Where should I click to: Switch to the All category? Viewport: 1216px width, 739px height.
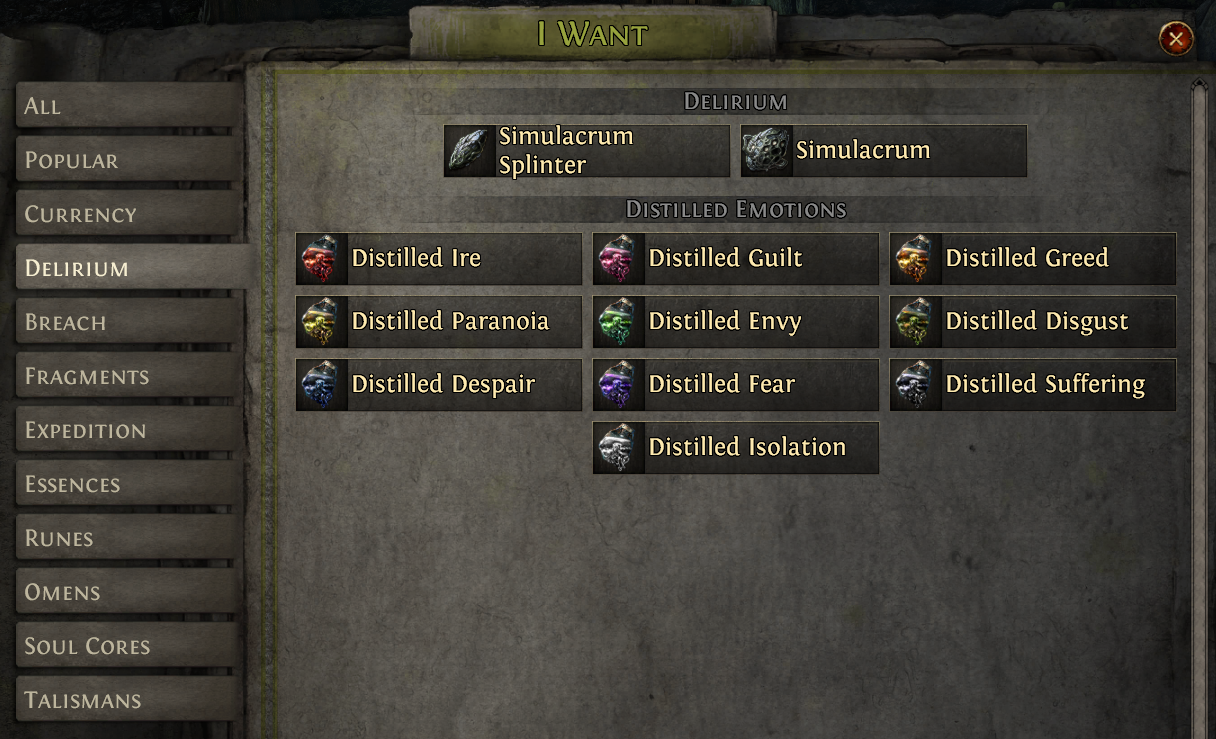pos(128,106)
